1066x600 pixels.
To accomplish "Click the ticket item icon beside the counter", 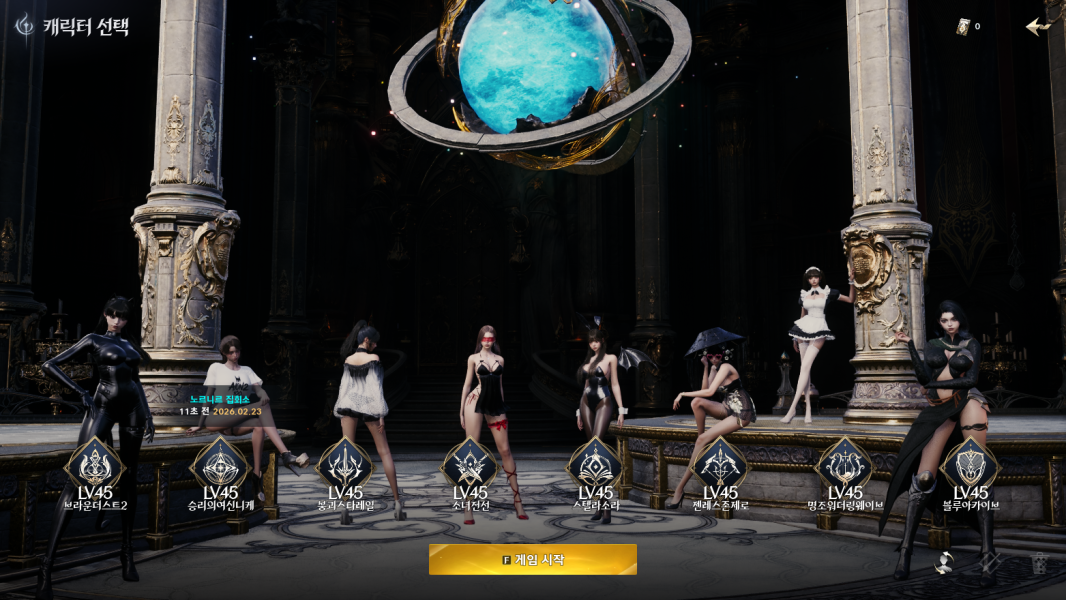I will pos(963,27).
